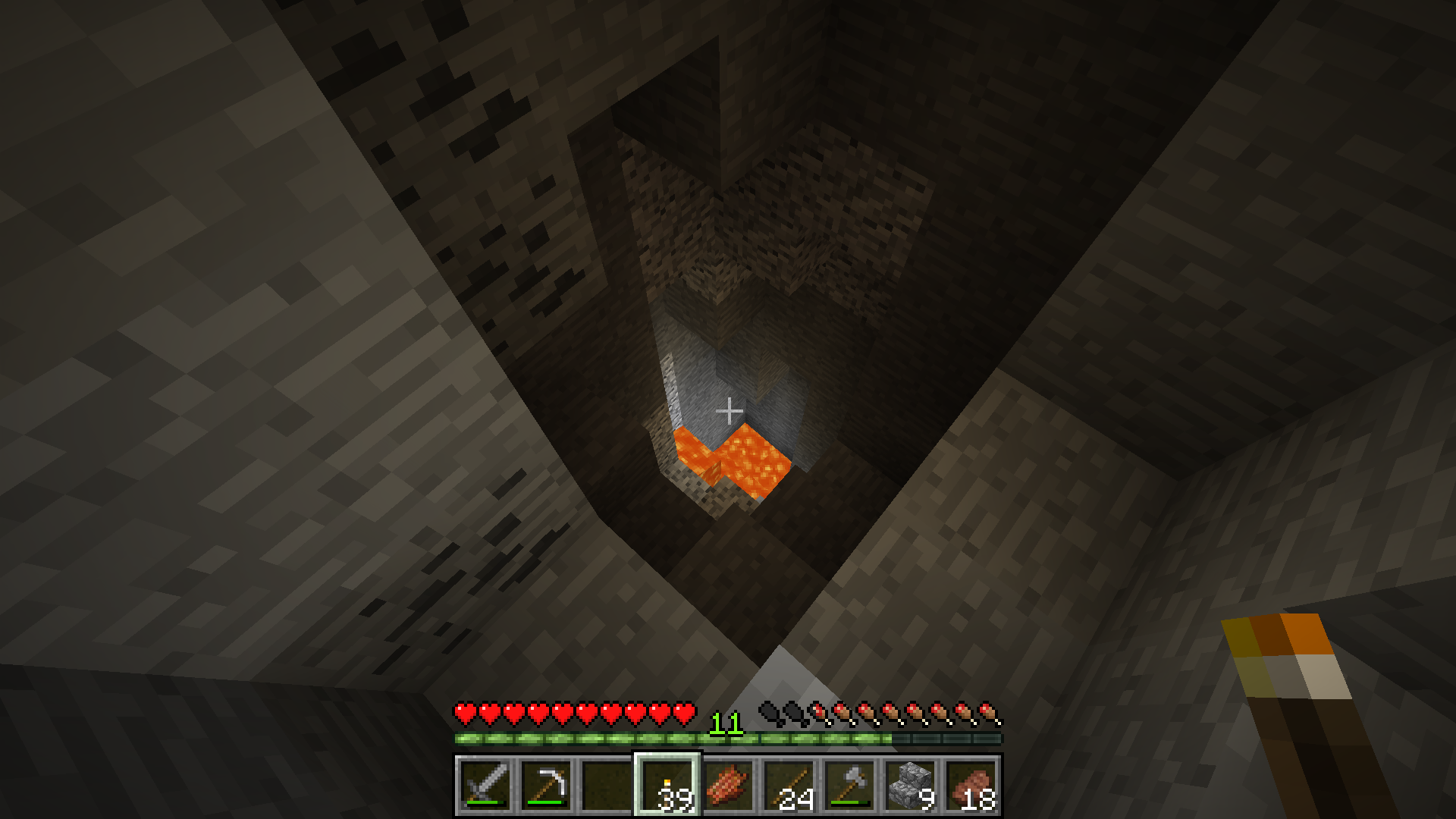The width and height of the screenshot is (1456, 819).
Task: Choose the torch stack slot
Action: [667, 785]
